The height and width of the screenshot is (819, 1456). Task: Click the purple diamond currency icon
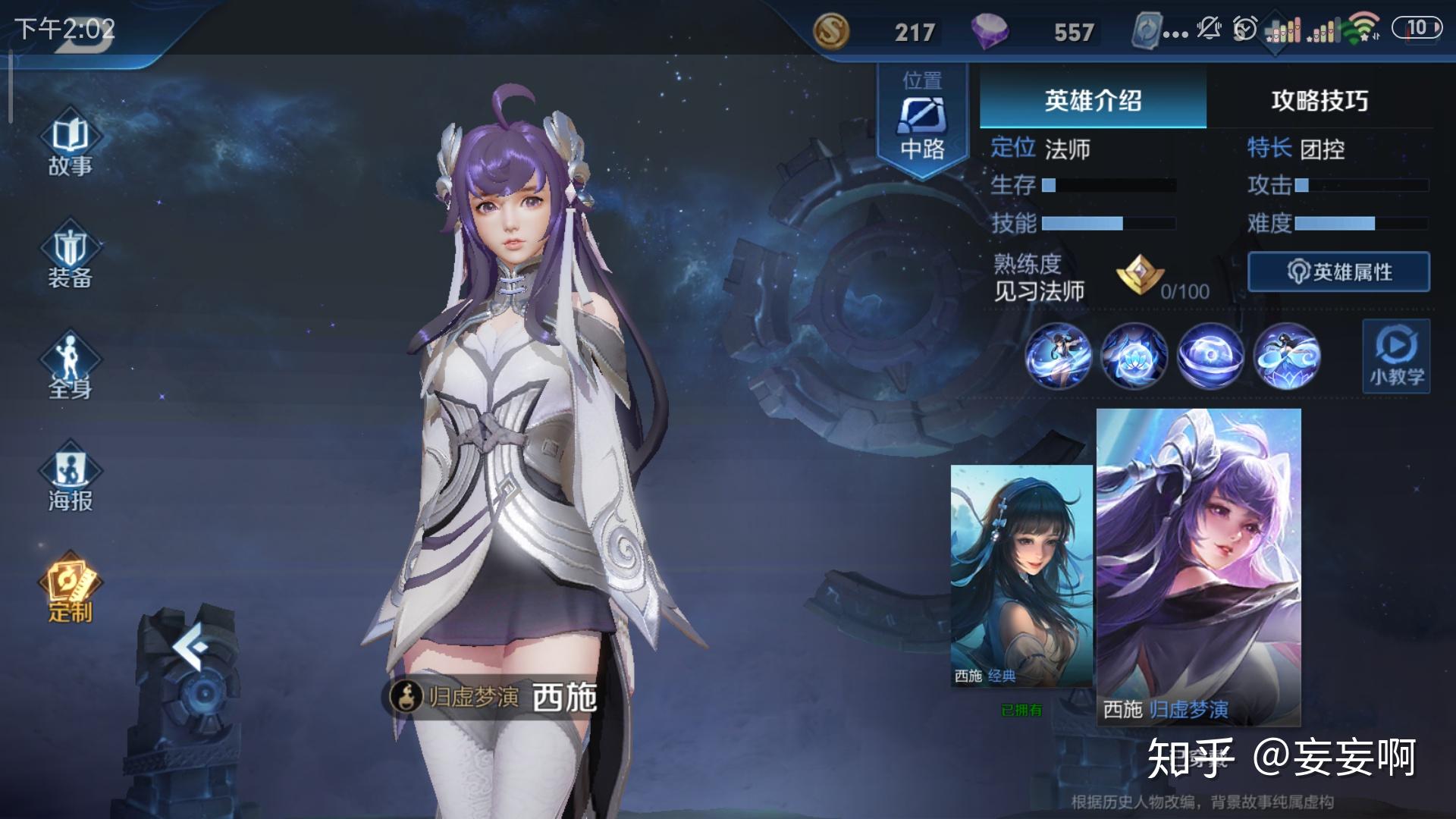coord(990,32)
